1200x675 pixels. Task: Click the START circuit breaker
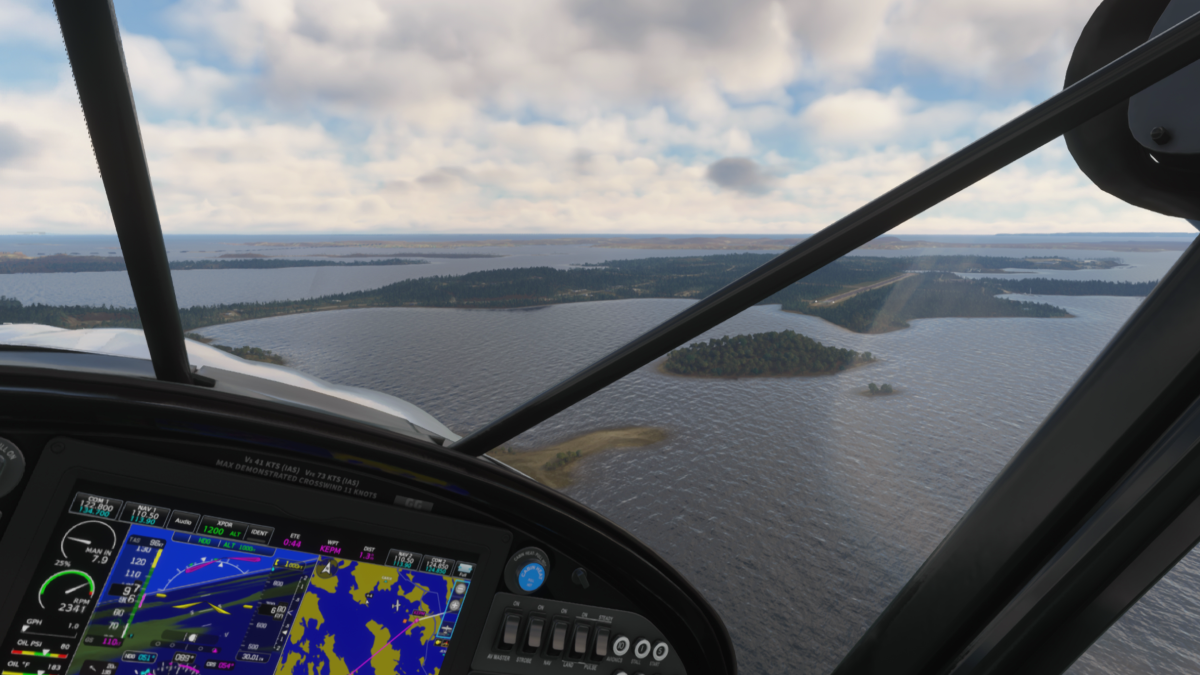(x=660, y=651)
